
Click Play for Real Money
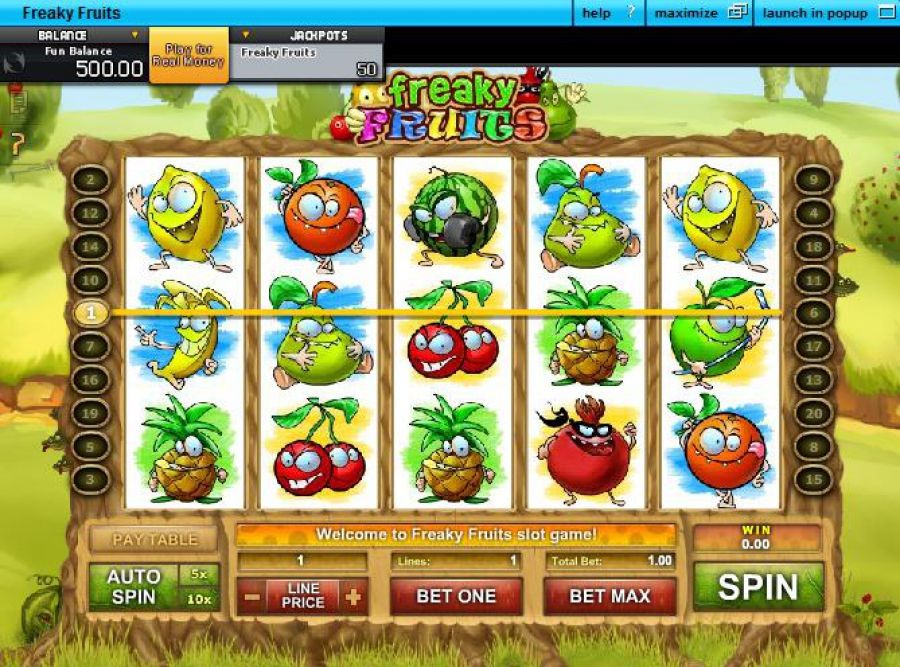point(189,55)
